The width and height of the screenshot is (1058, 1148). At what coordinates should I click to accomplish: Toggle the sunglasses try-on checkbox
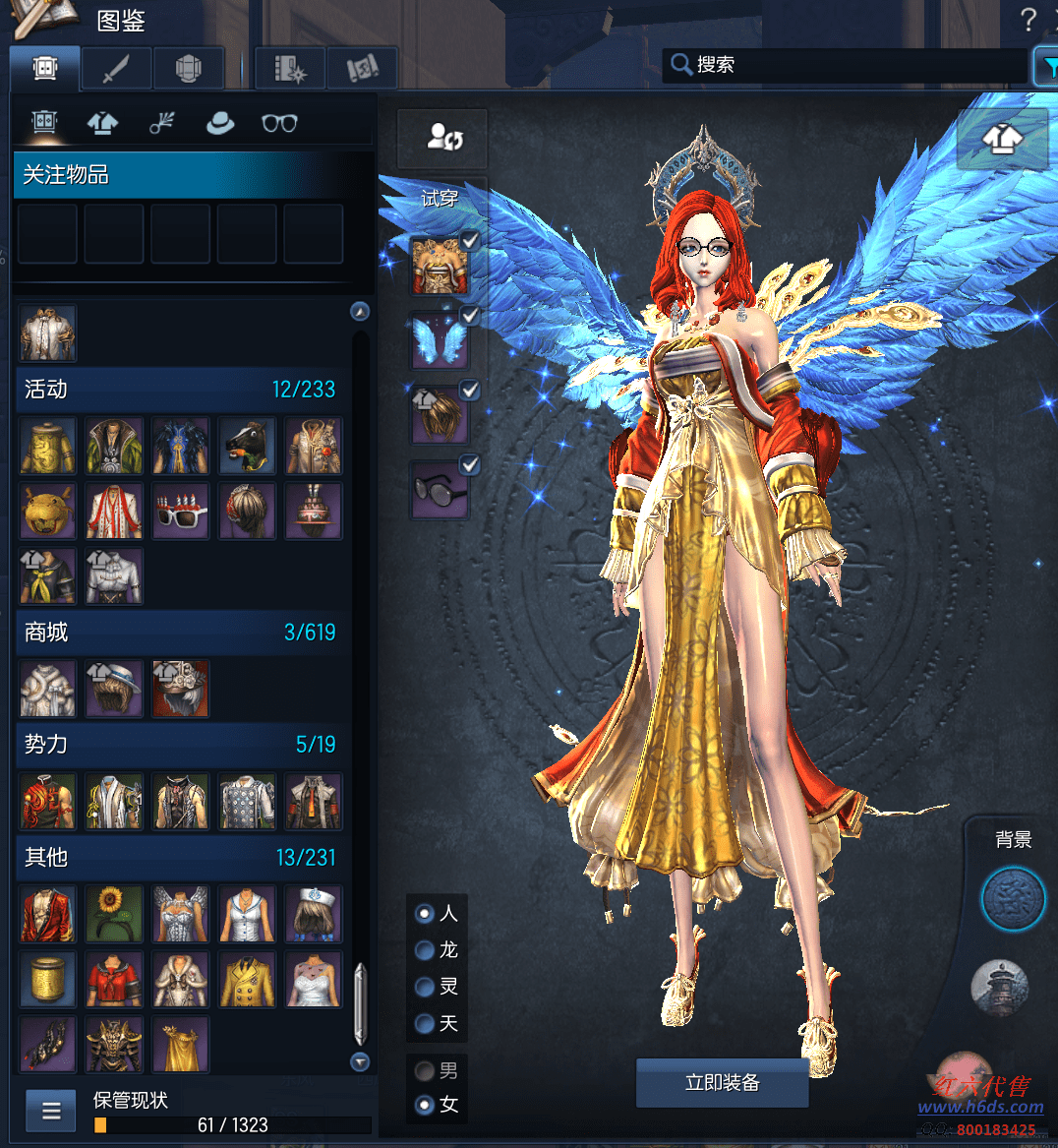[x=470, y=465]
